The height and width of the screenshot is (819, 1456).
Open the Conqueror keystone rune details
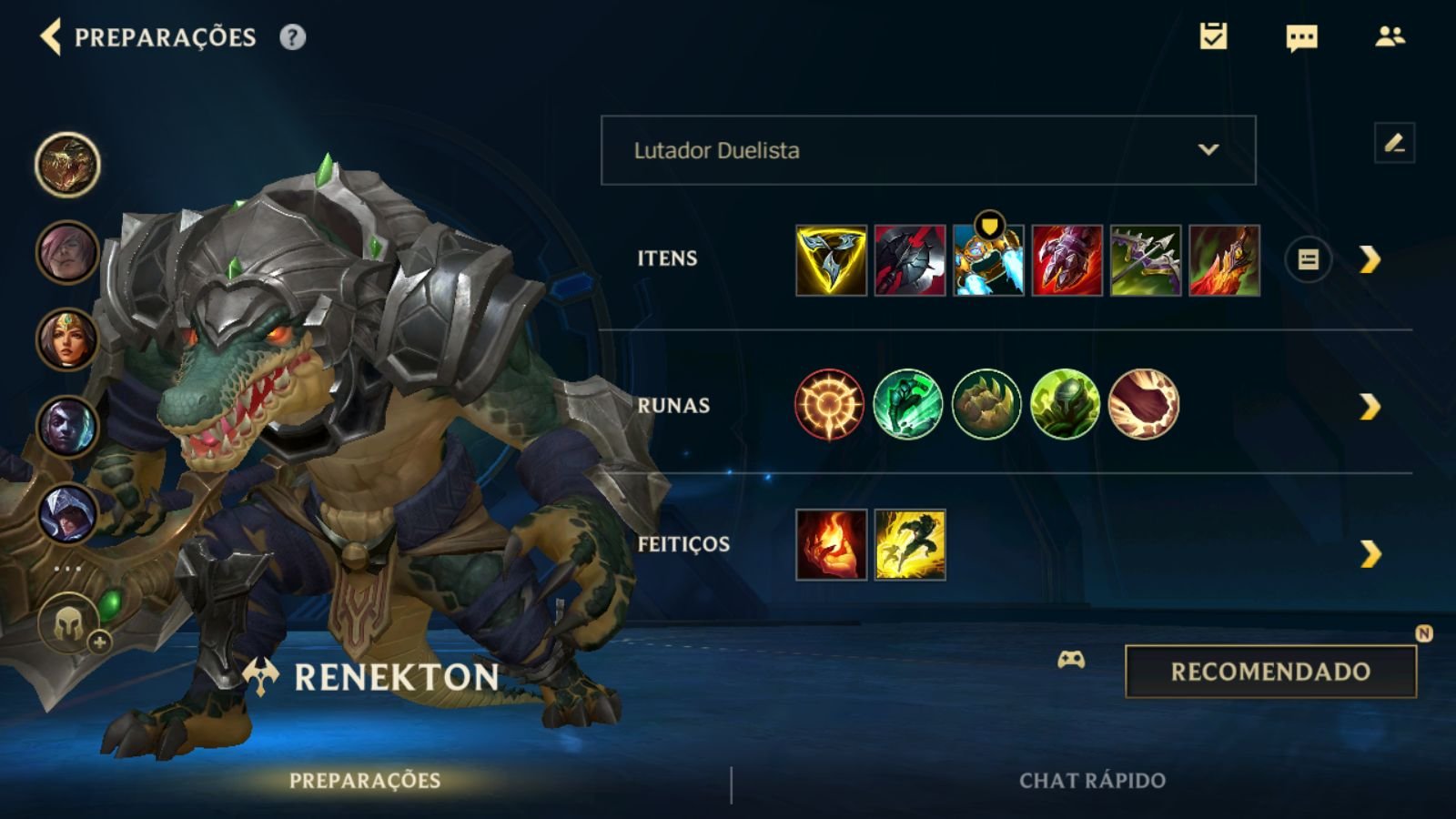tap(829, 405)
